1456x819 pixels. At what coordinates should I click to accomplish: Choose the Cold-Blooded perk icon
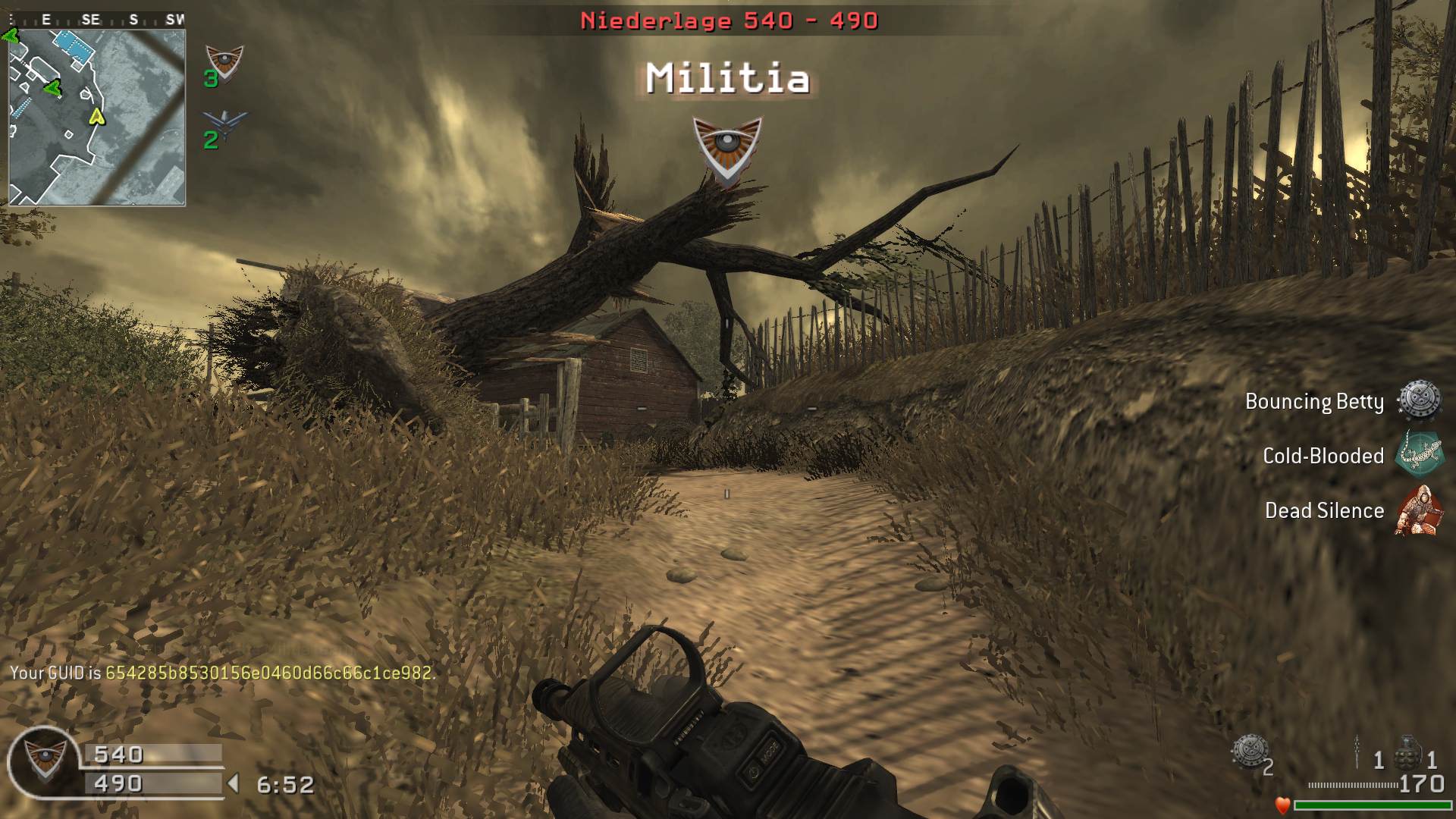[x=1418, y=455]
